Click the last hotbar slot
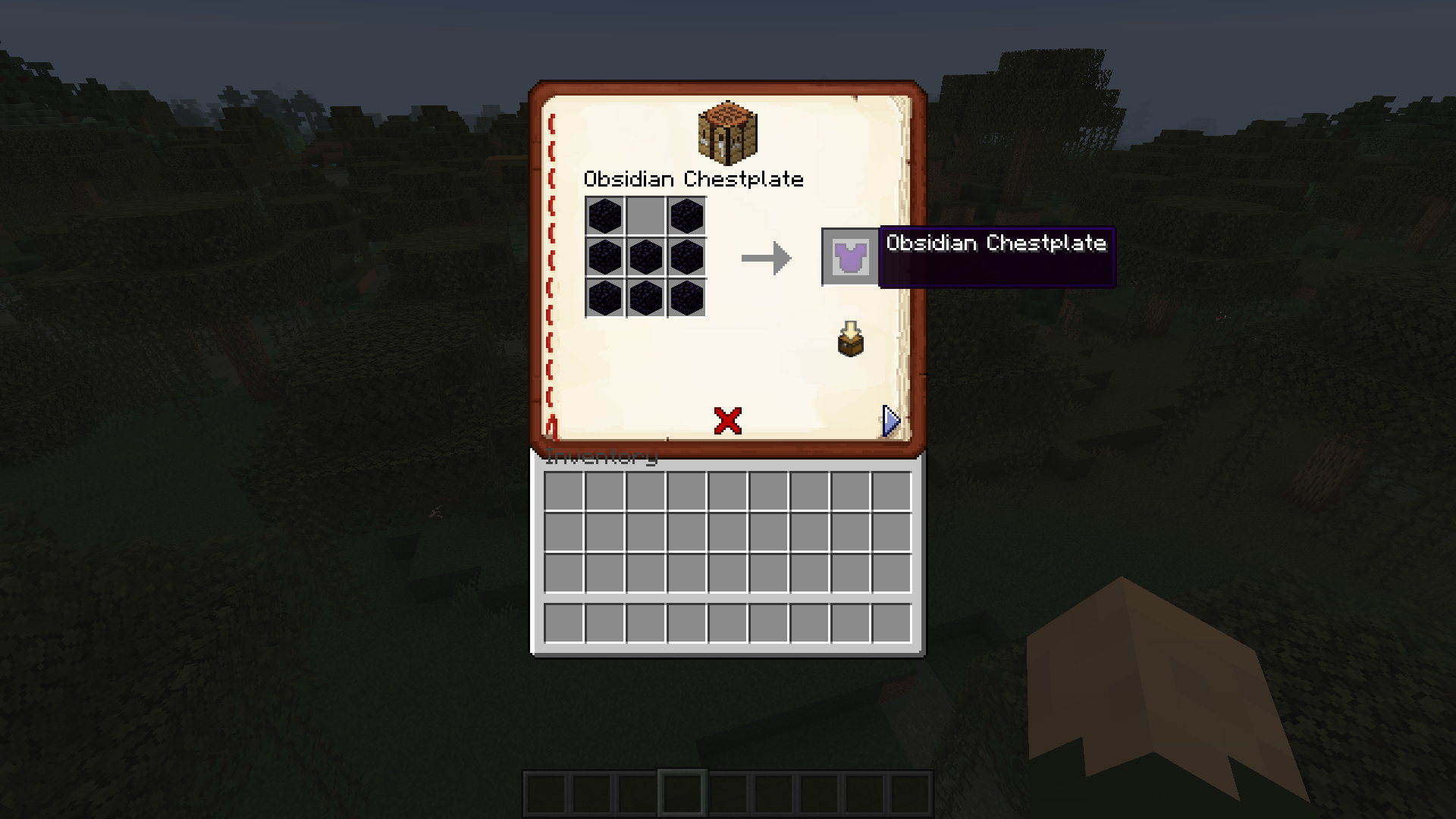 pos(909,793)
